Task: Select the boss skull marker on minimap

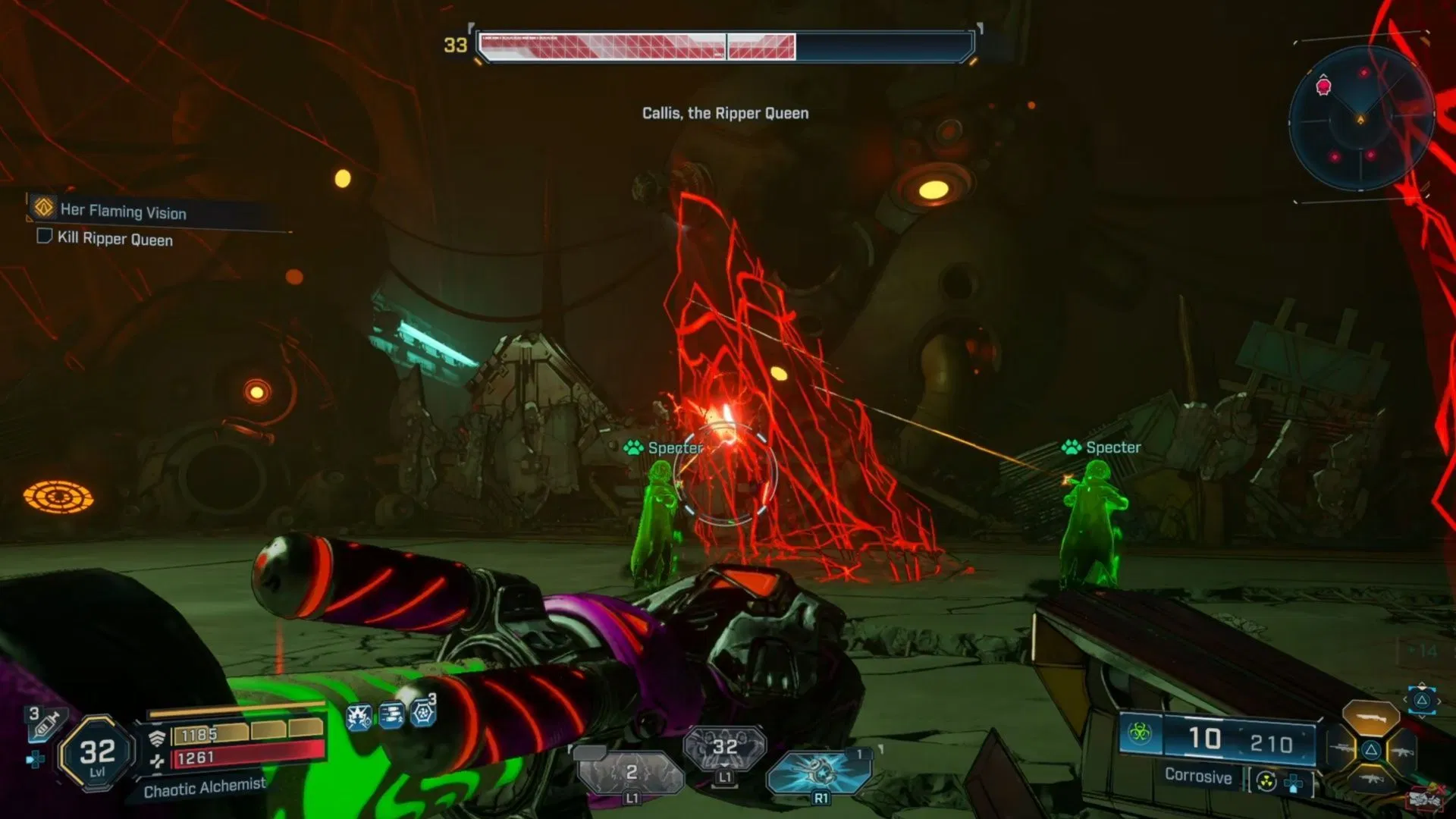Action: point(1323,86)
